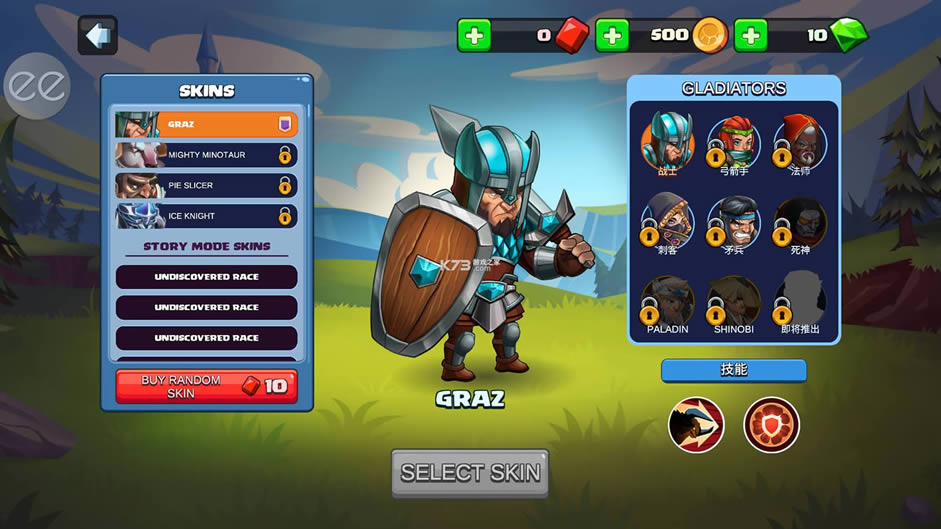Choose the 战士 warrior gladiator portrait
This screenshot has height=529, width=941.
[x=667, y=140]
